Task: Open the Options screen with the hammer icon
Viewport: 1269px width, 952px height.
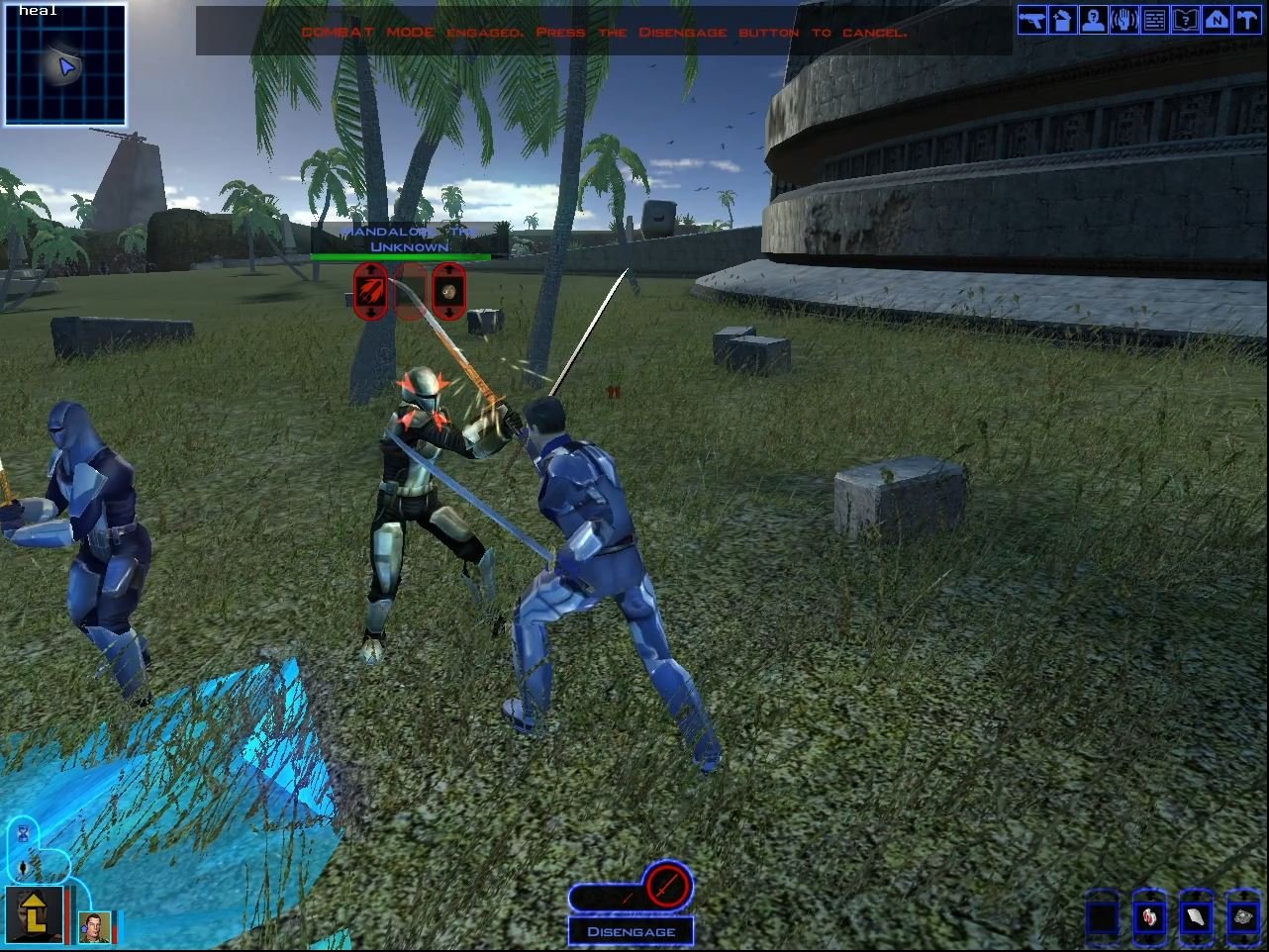Action: pyautogui.click(x=1246, y=20)
